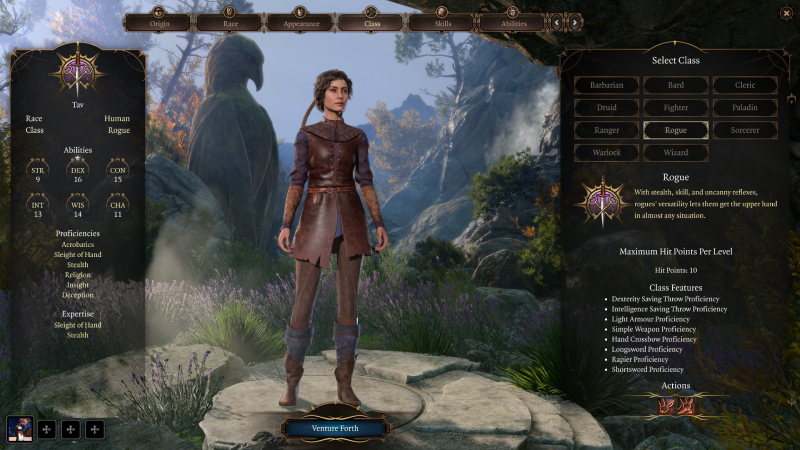Screen dimensions: 800x450
Task: Switch to the Origin tab
Action: click(157, 21)
